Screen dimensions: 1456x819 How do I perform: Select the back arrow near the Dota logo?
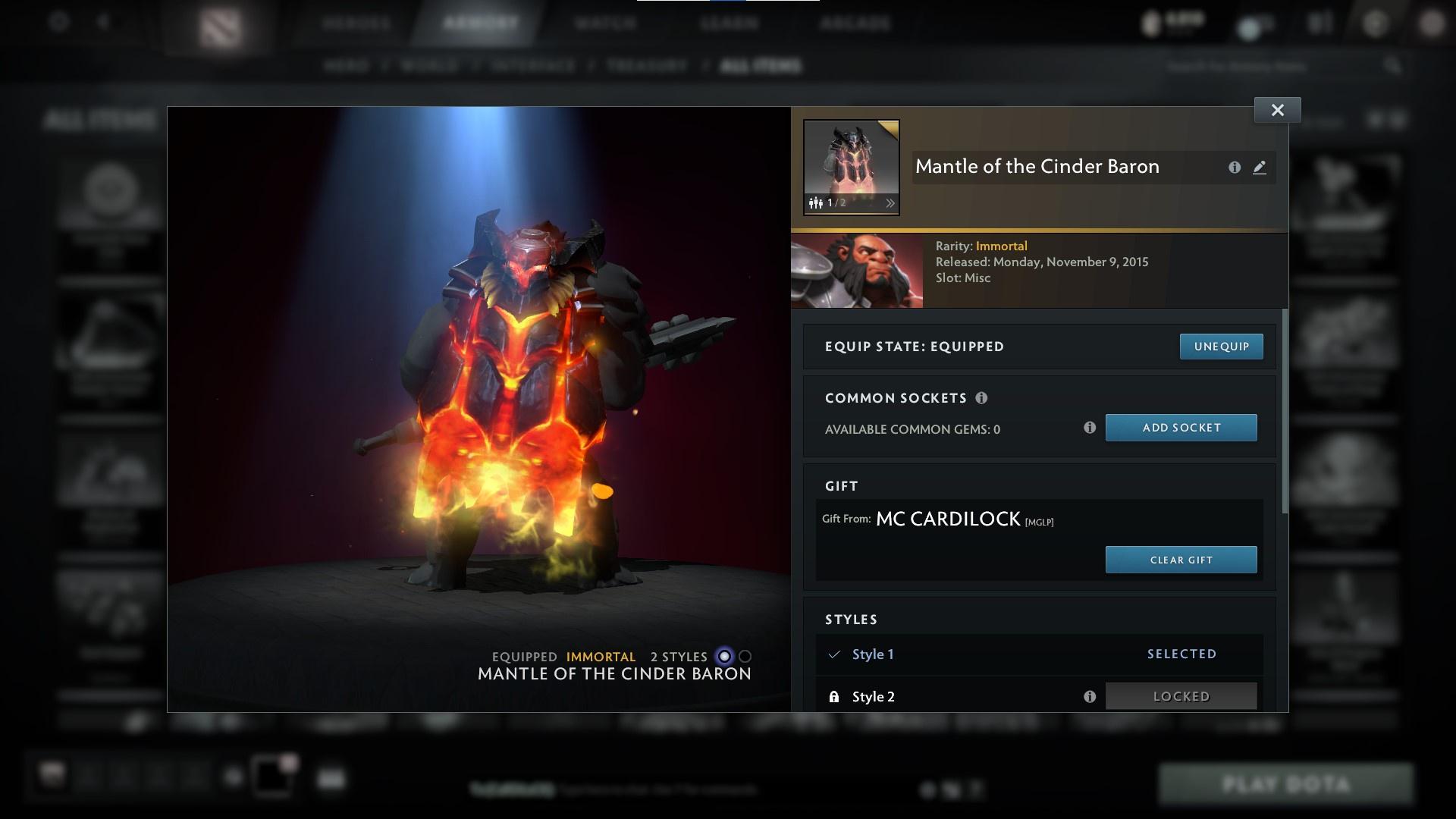tap(104, 22)
